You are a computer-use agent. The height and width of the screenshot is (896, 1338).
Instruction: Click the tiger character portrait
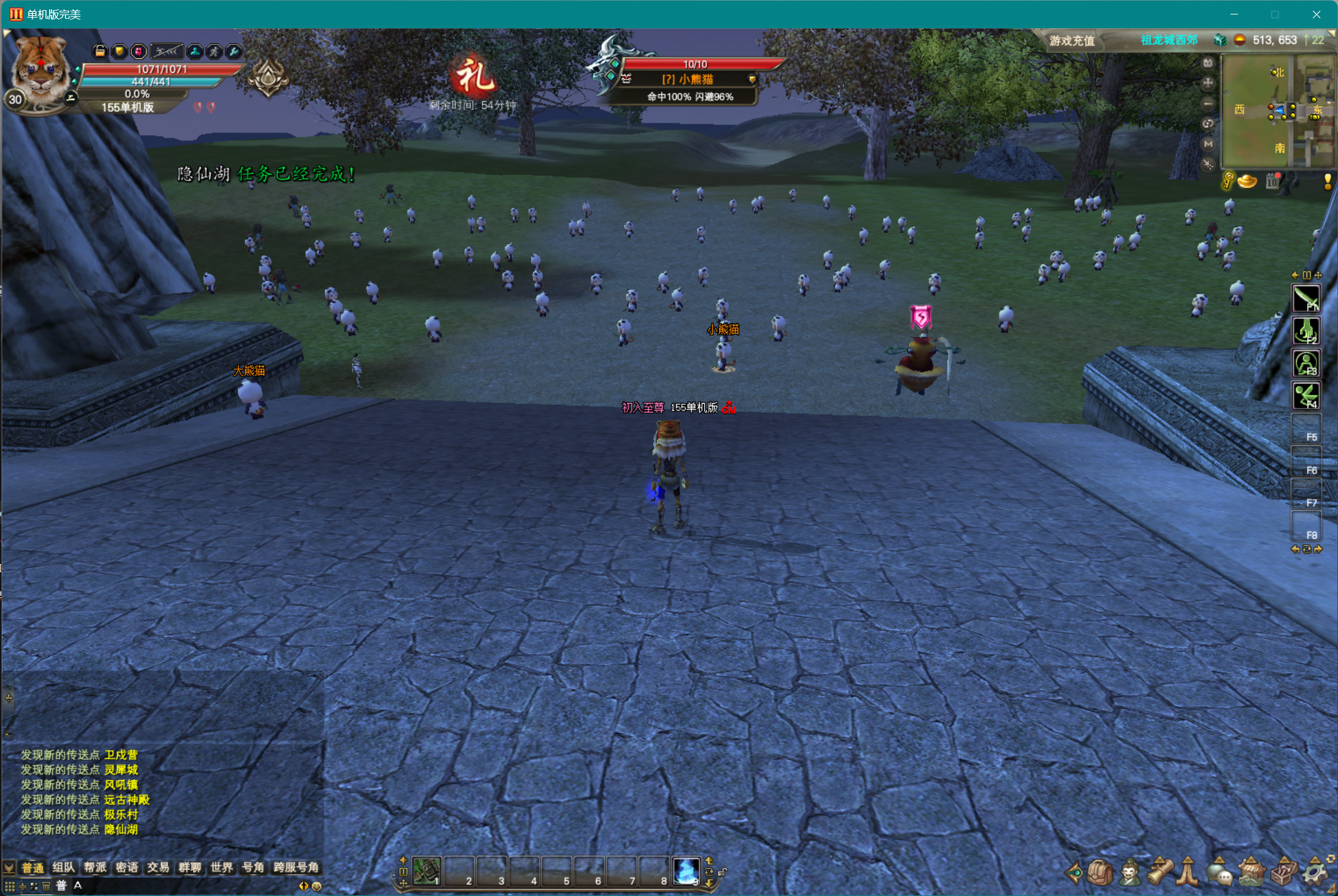[40, 70]
